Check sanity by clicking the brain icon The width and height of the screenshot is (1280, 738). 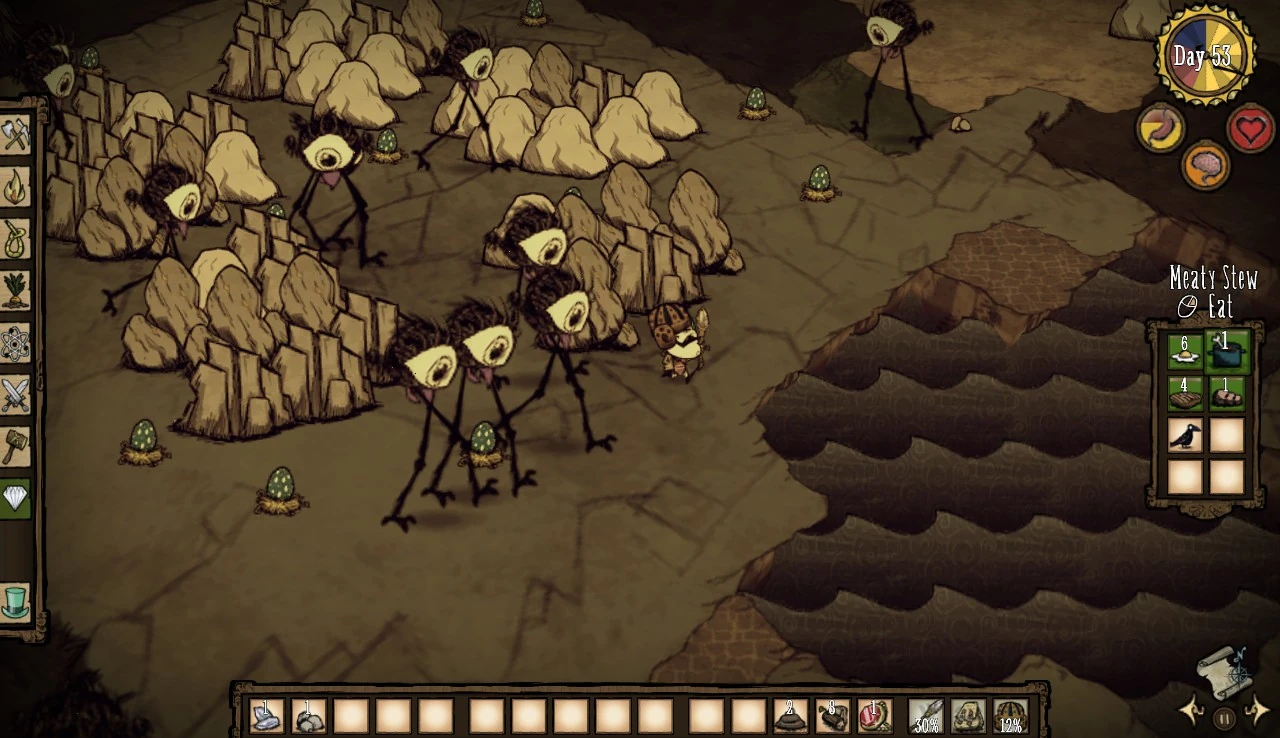[x=1207, y=166]
